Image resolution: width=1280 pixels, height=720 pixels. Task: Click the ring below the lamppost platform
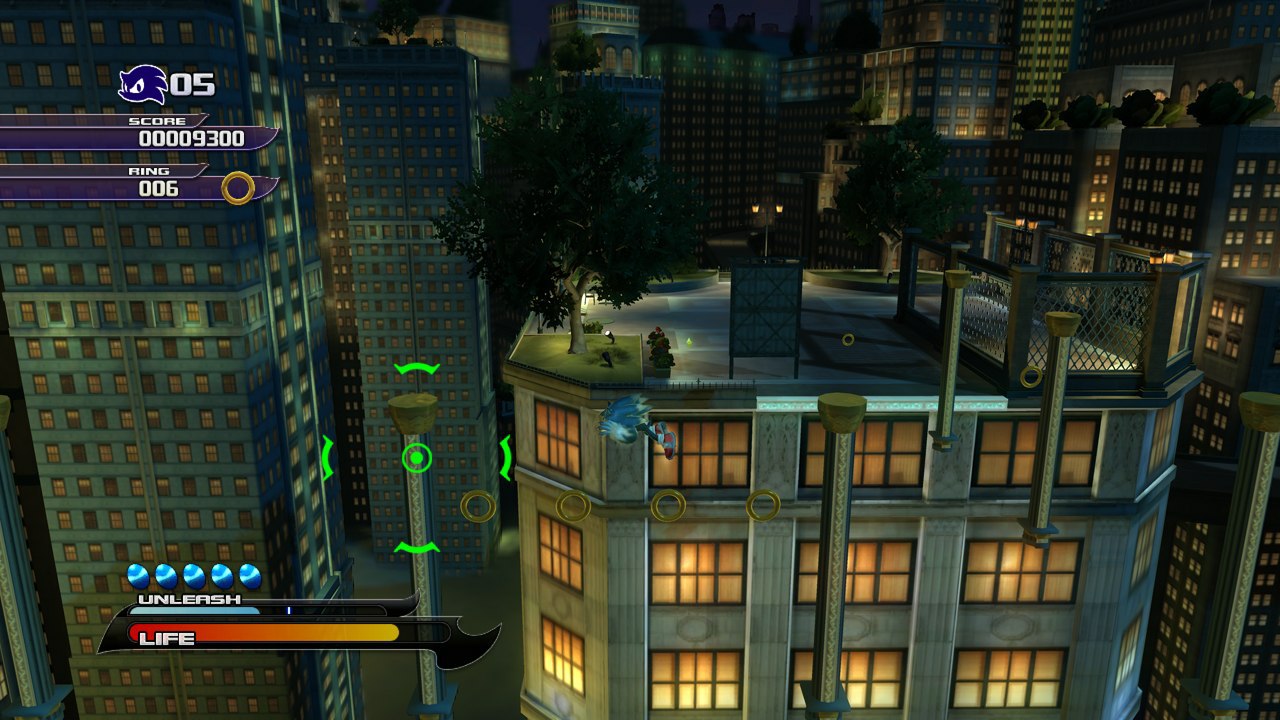click(478, 507)
